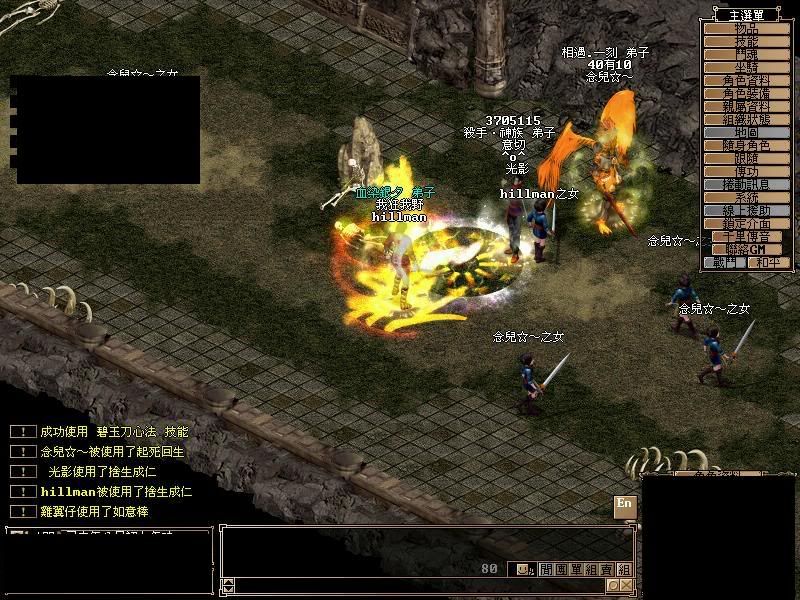Open 角色裝備 character equipment

[x=746, y=93]
